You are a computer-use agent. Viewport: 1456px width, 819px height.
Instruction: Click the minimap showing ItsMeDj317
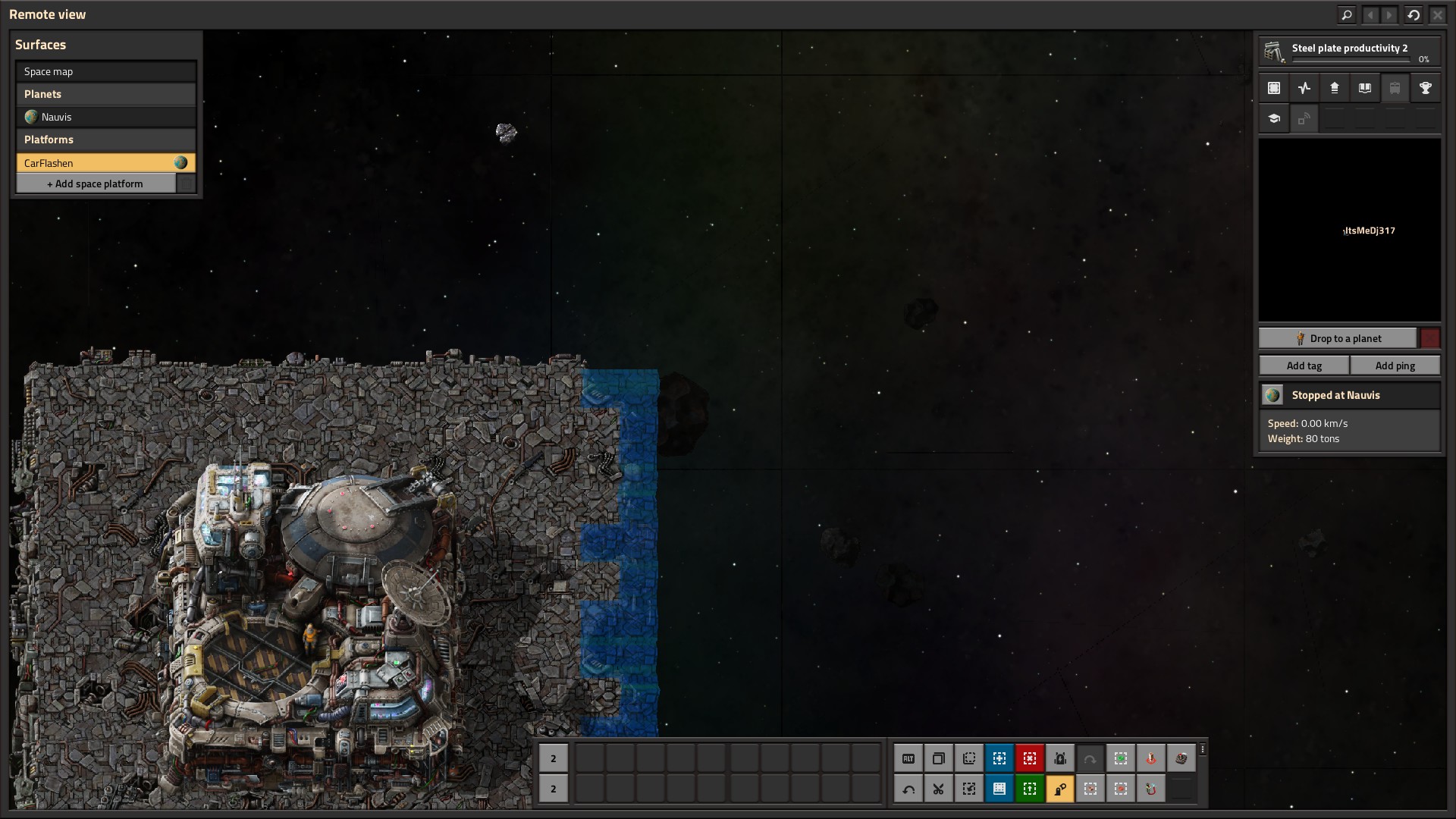click(1350, 230)
